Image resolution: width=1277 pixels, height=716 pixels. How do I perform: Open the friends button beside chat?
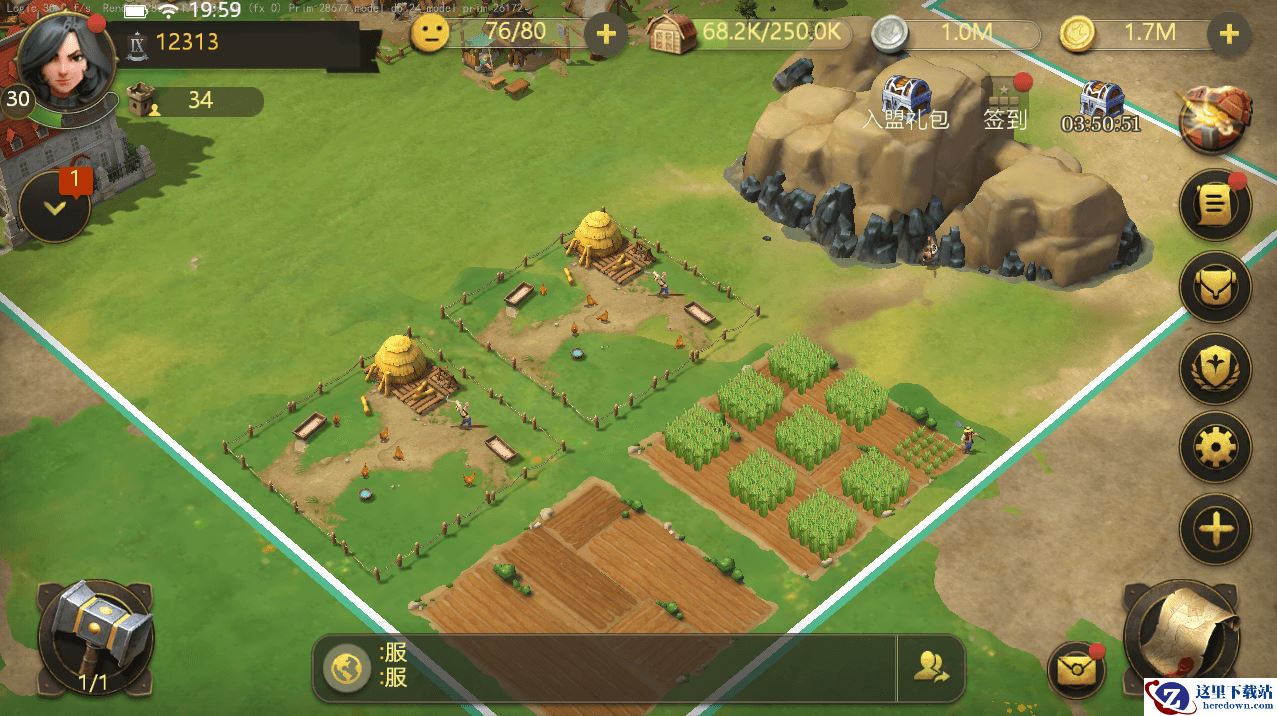click(x=931, y=667)
